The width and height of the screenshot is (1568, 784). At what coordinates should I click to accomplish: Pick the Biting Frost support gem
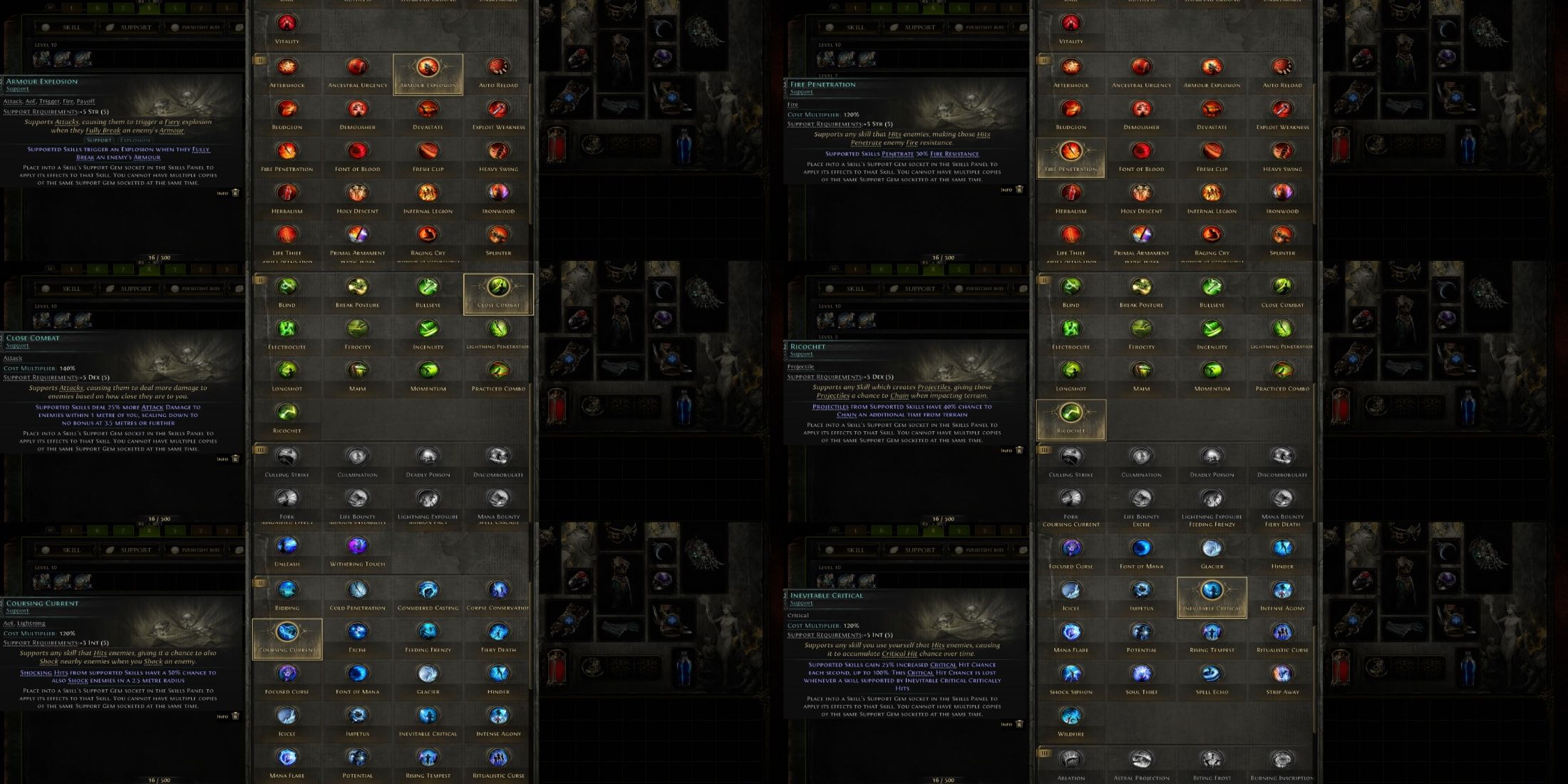pyautogui.click(x=1212, y=761)
